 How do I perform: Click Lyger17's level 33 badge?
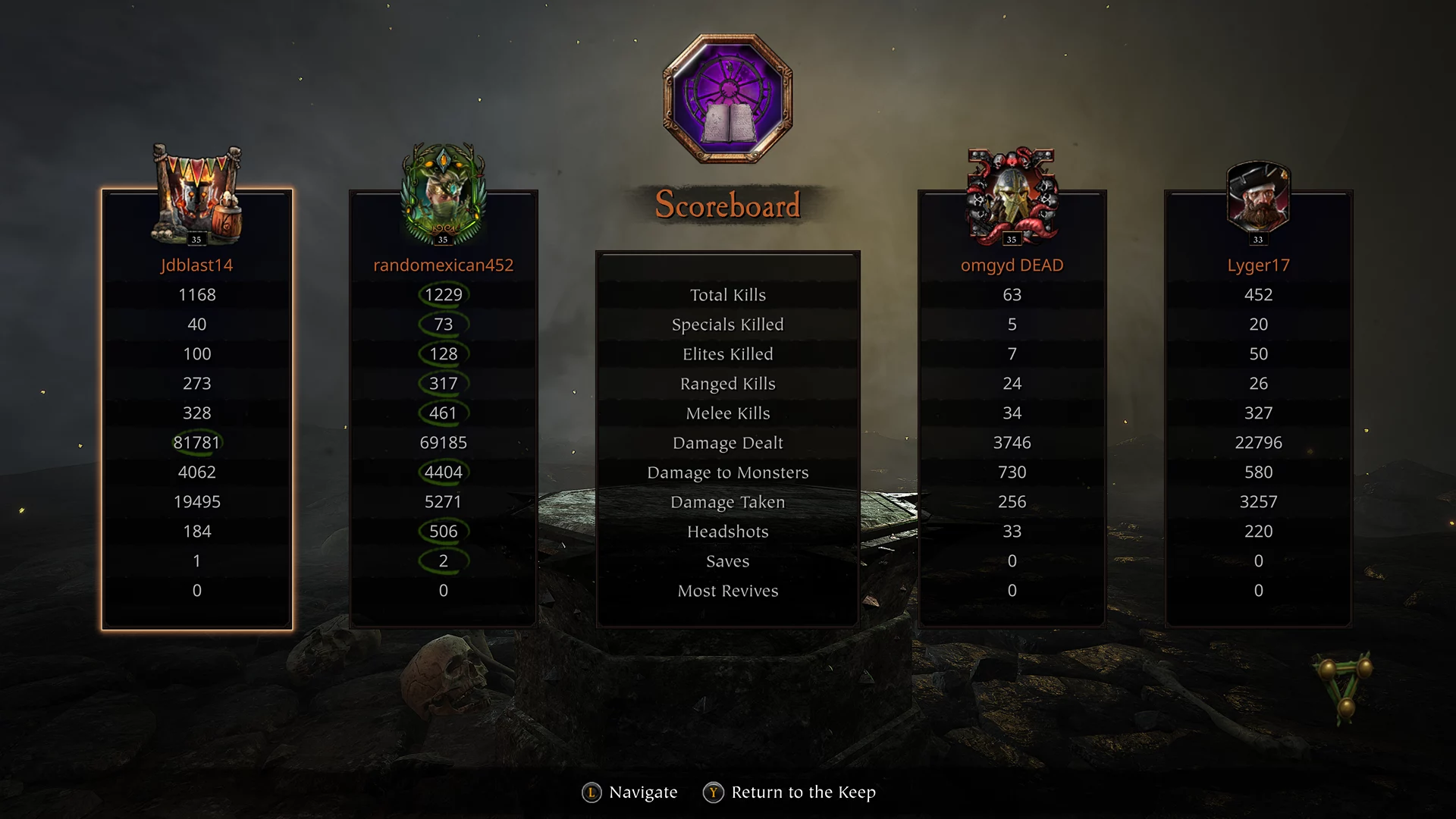(1257, 237)
